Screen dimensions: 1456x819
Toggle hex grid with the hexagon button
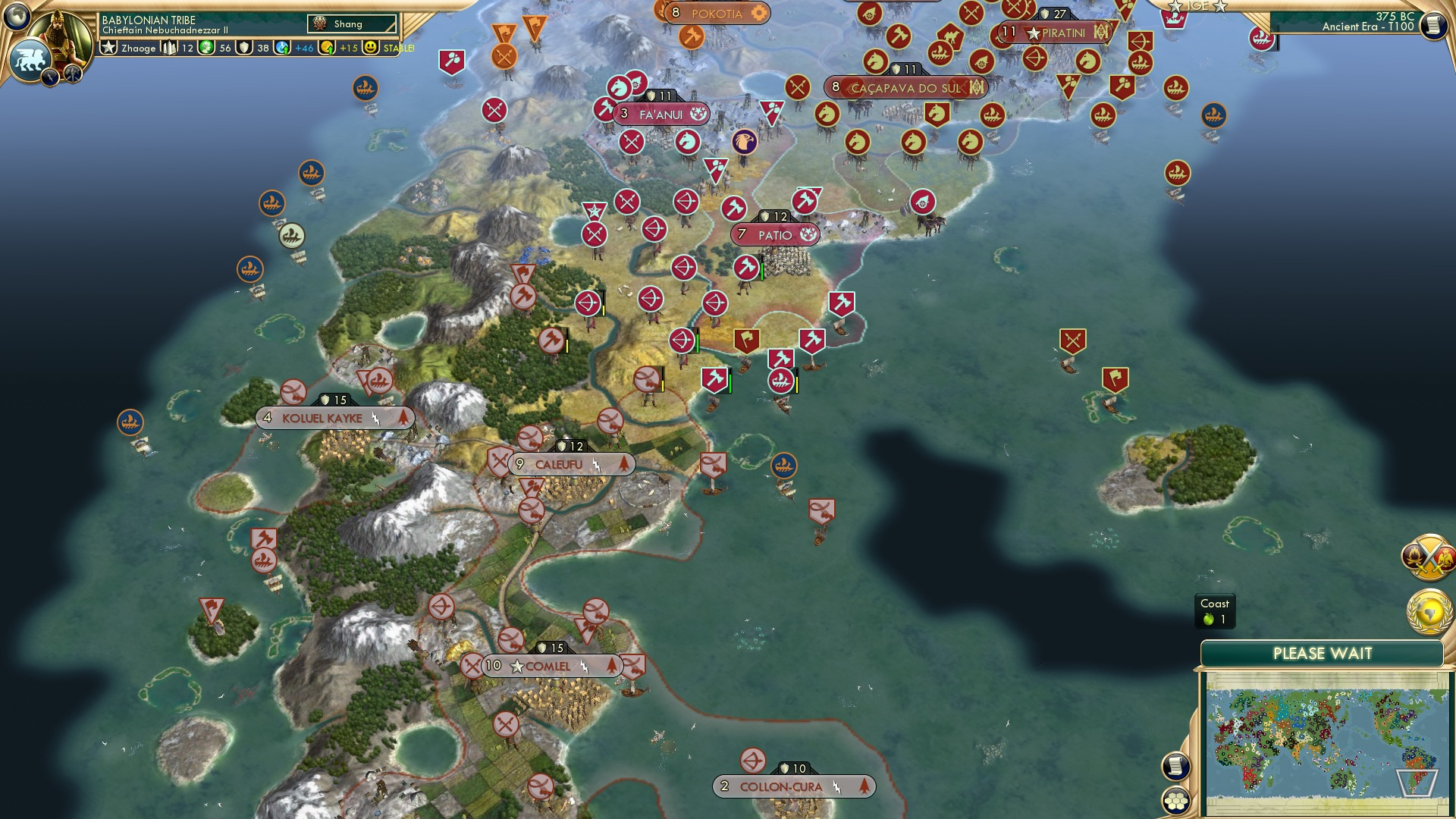[1176, 800]
